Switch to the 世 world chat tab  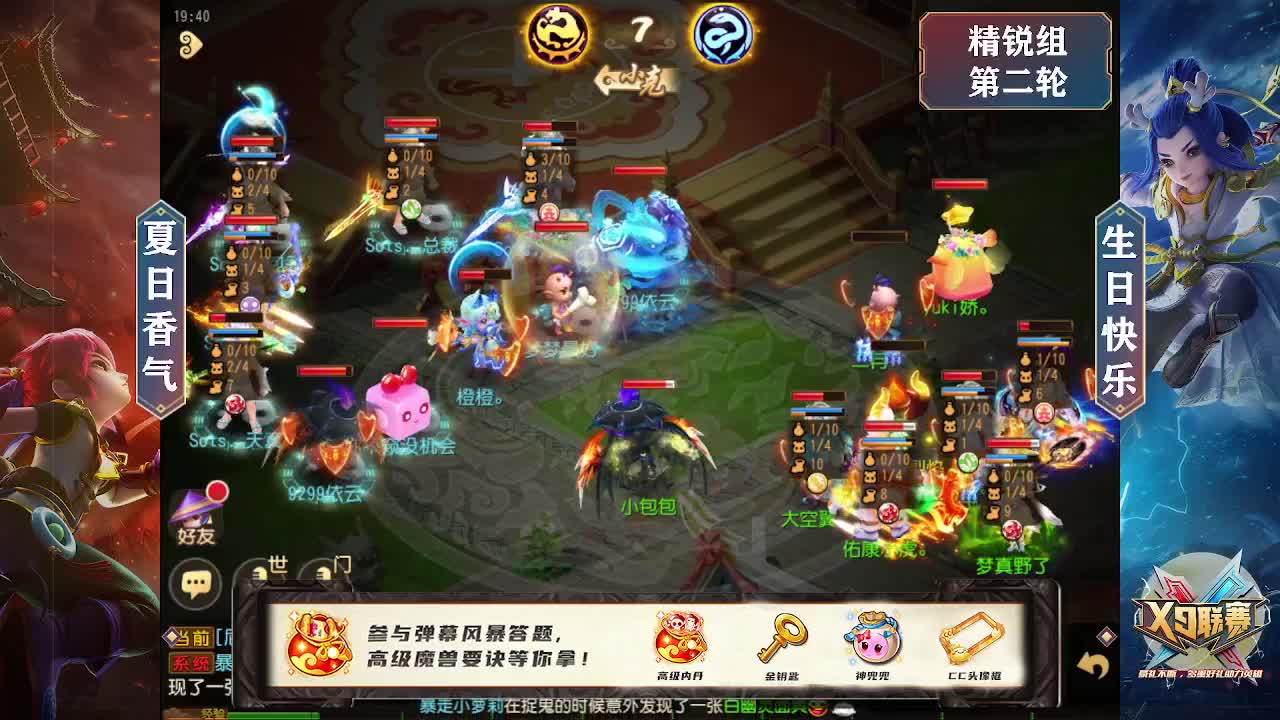[x=276, y=563]
